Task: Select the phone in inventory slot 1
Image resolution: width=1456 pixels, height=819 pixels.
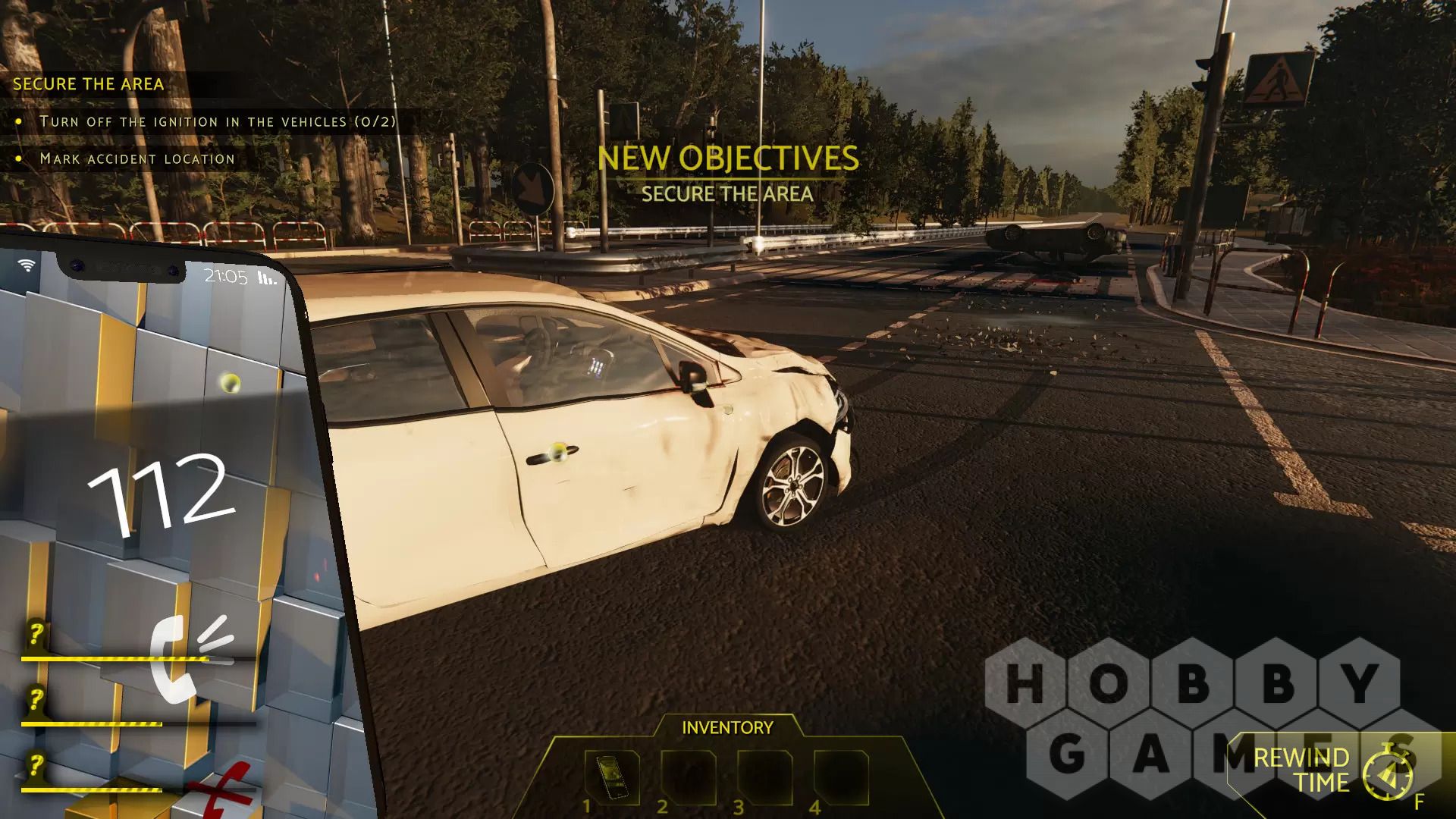Action: [x=611, y=777]
